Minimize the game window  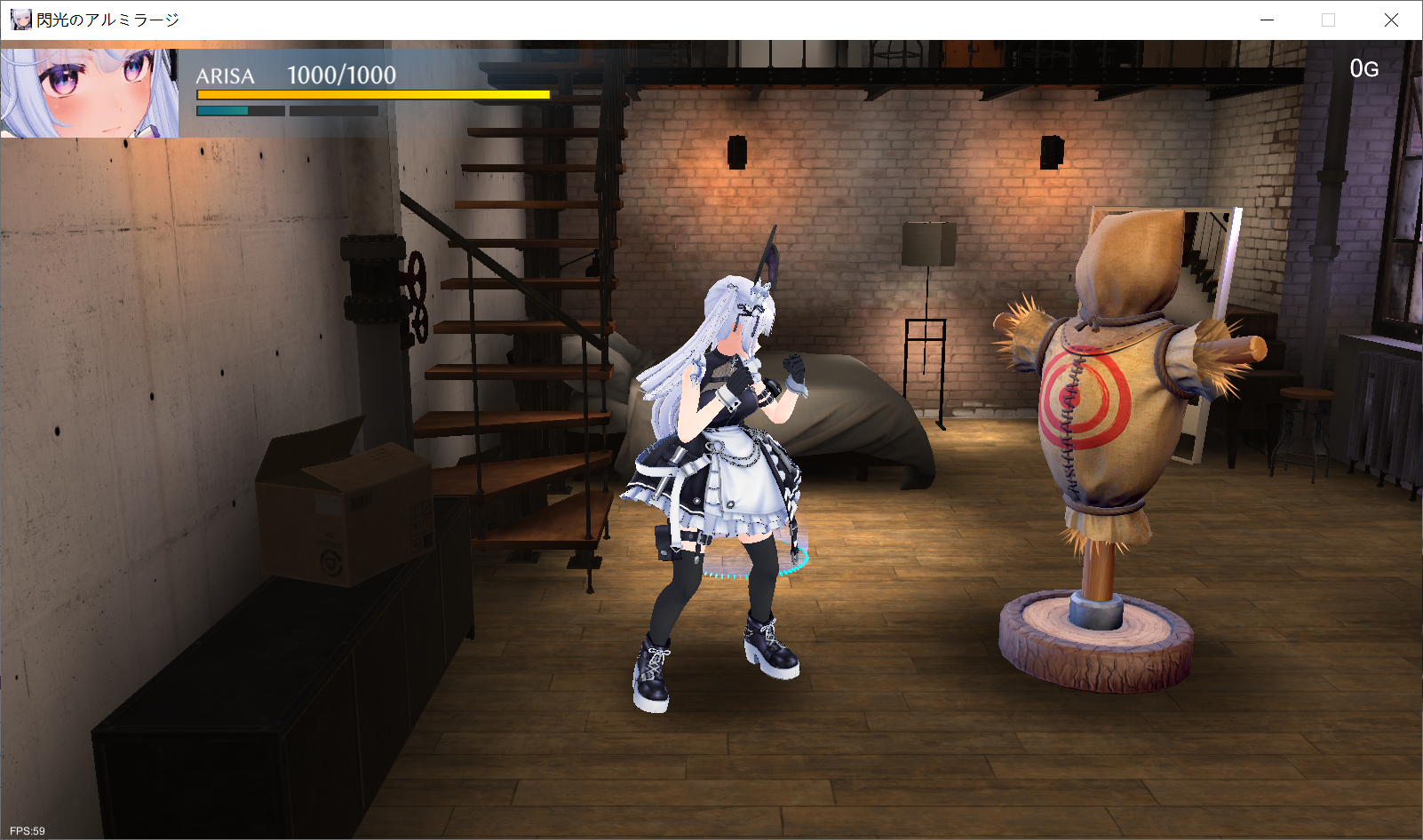1267,20
